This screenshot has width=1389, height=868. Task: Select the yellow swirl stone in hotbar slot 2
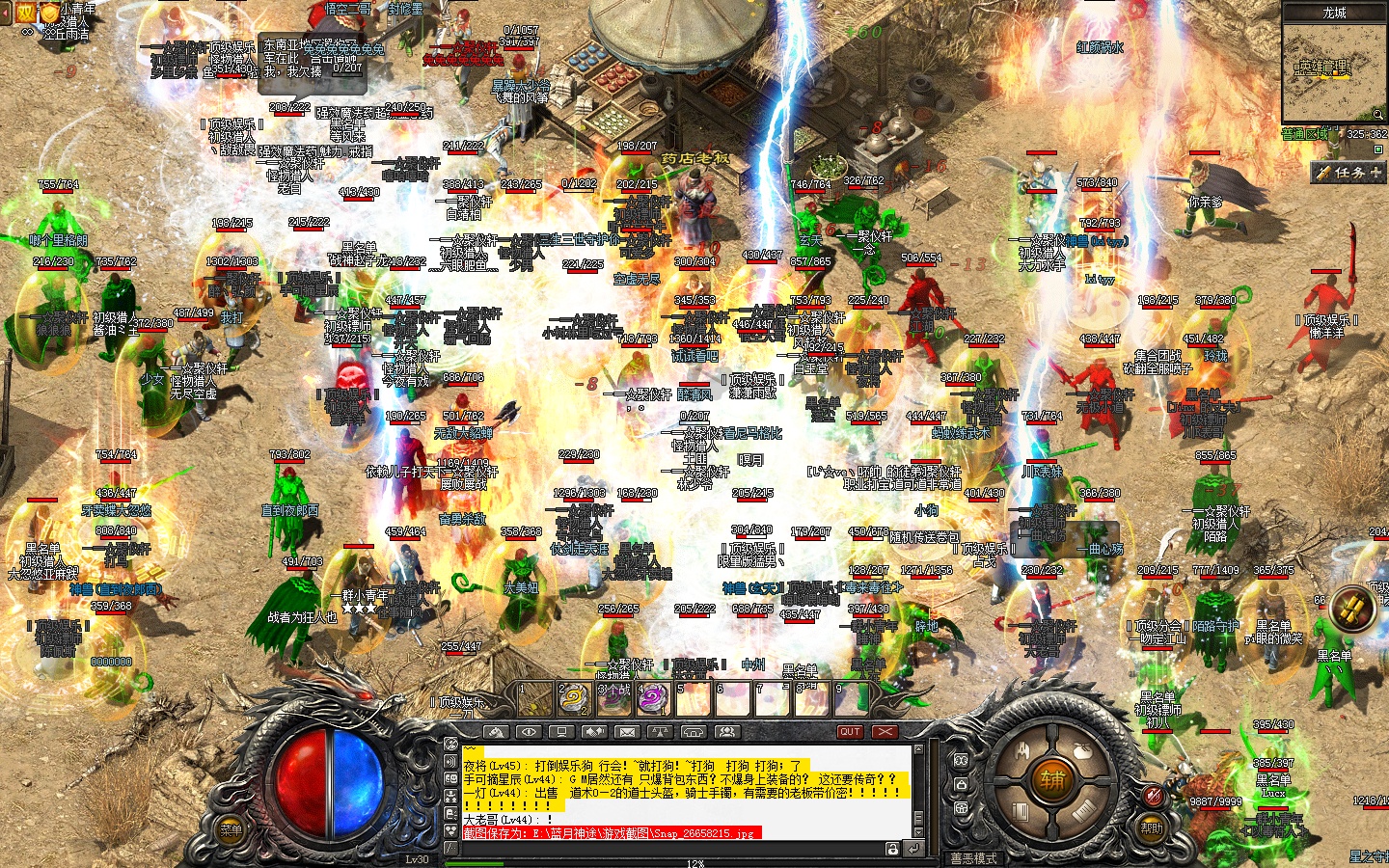pyautogui.click(x=574, y=699)
